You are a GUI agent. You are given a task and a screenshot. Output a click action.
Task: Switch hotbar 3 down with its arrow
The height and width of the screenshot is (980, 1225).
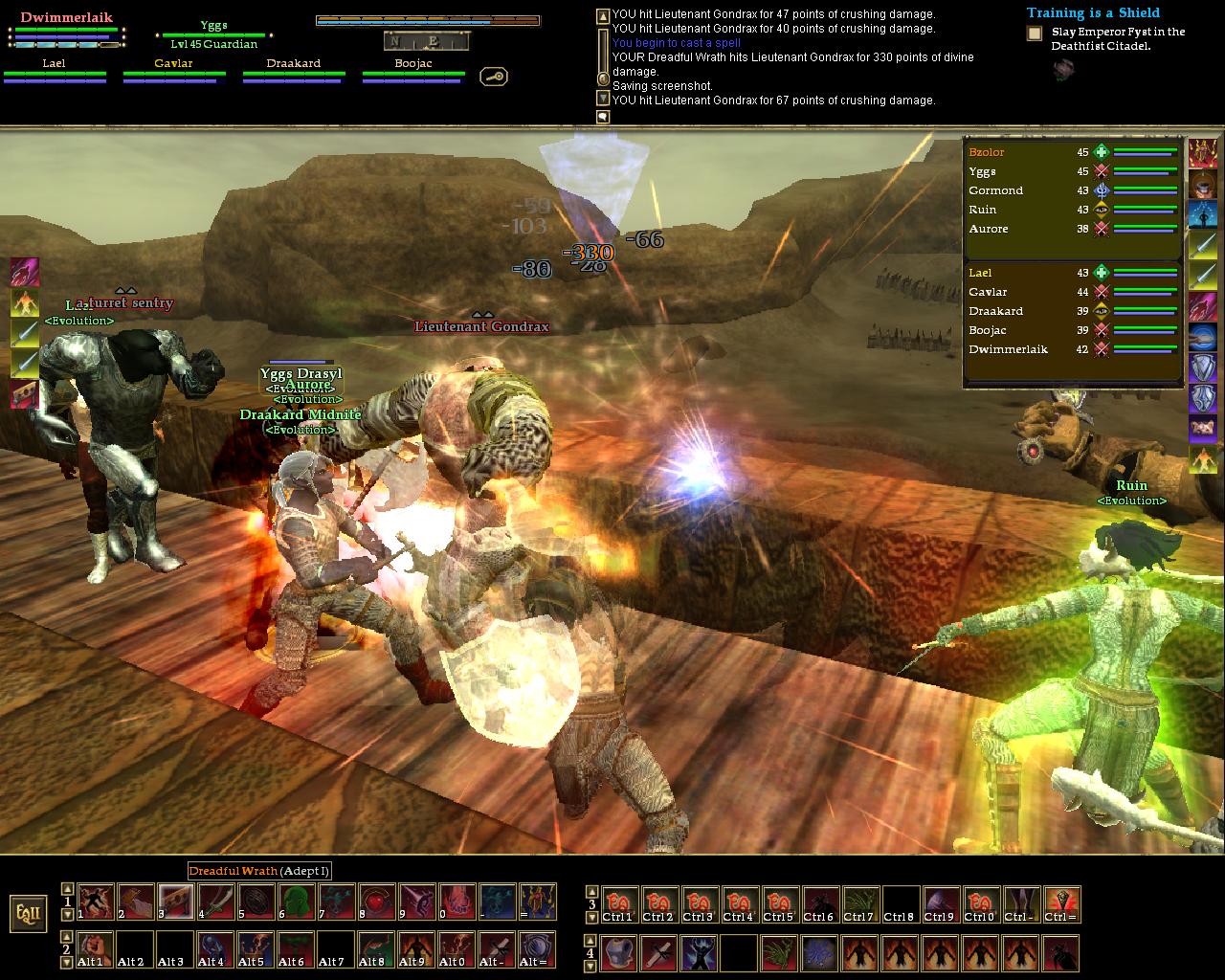pos(591,915)
